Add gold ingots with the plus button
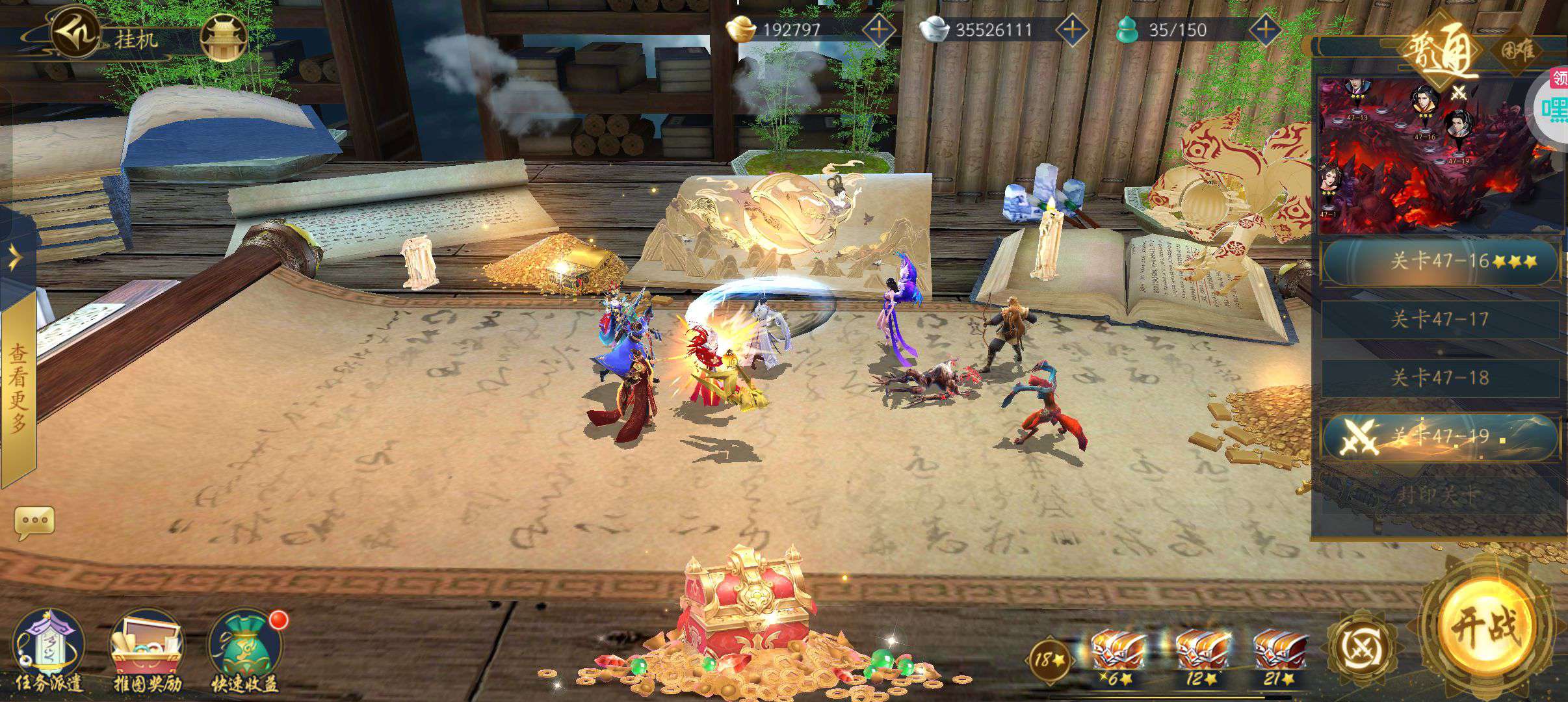 [878, 29]
